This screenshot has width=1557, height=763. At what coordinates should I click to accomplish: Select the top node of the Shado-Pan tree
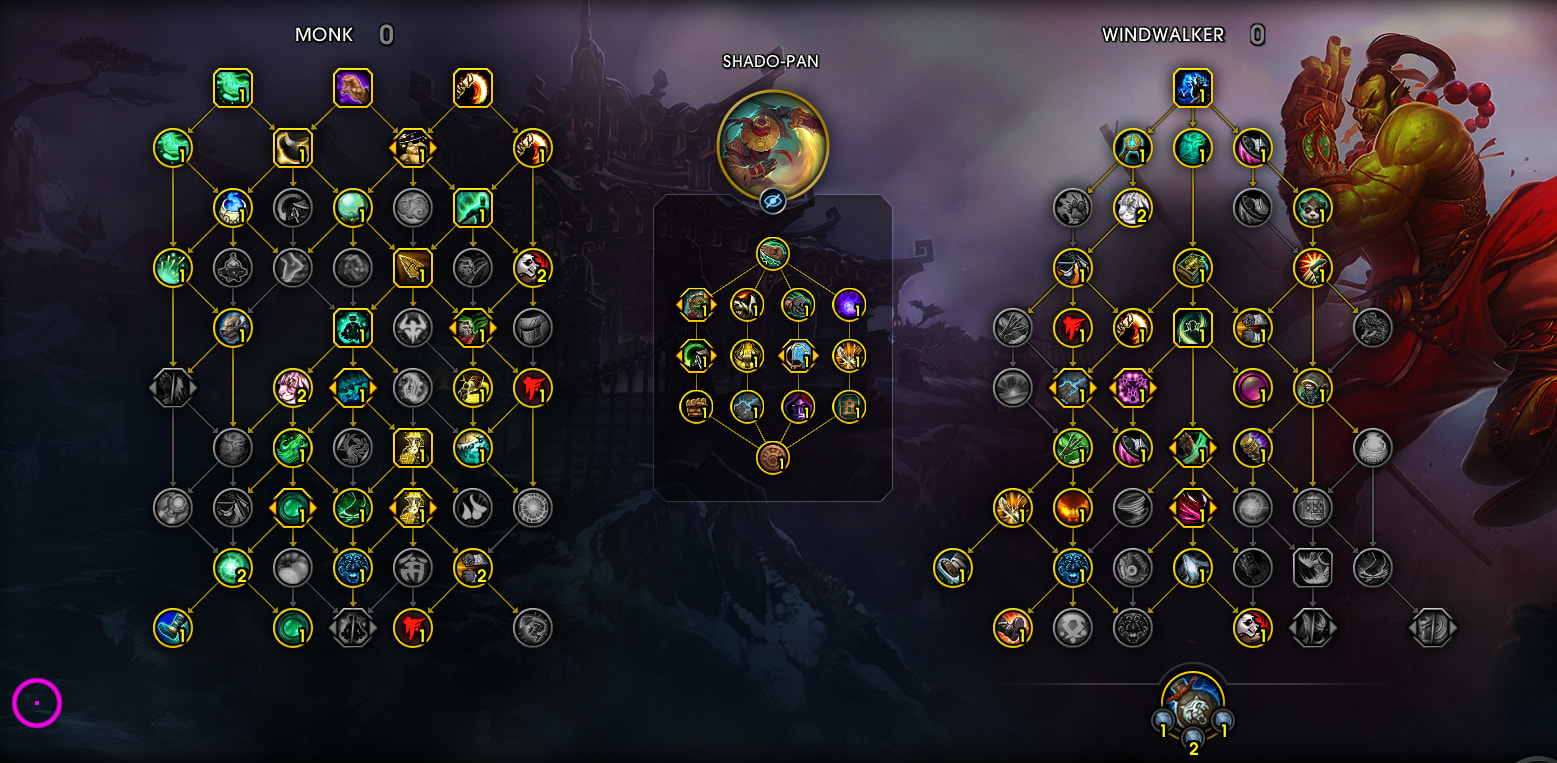click(x=773, y=253)
